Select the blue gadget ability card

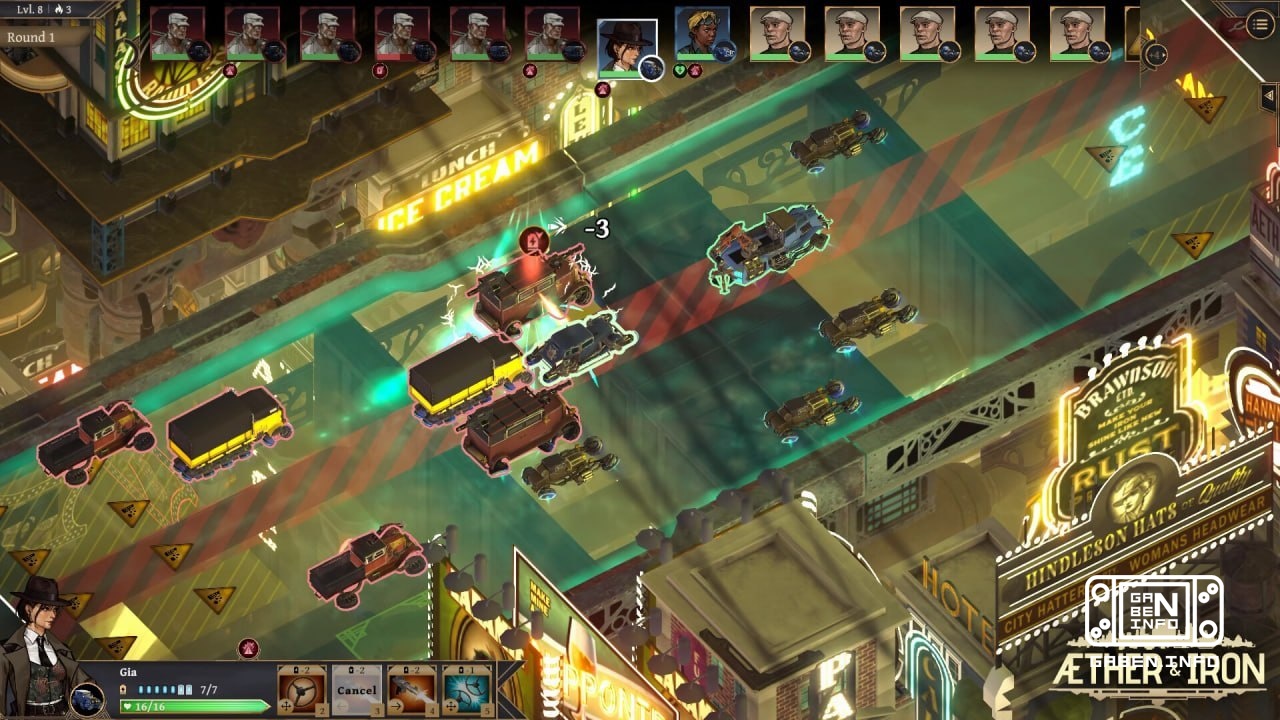[464, 688]
